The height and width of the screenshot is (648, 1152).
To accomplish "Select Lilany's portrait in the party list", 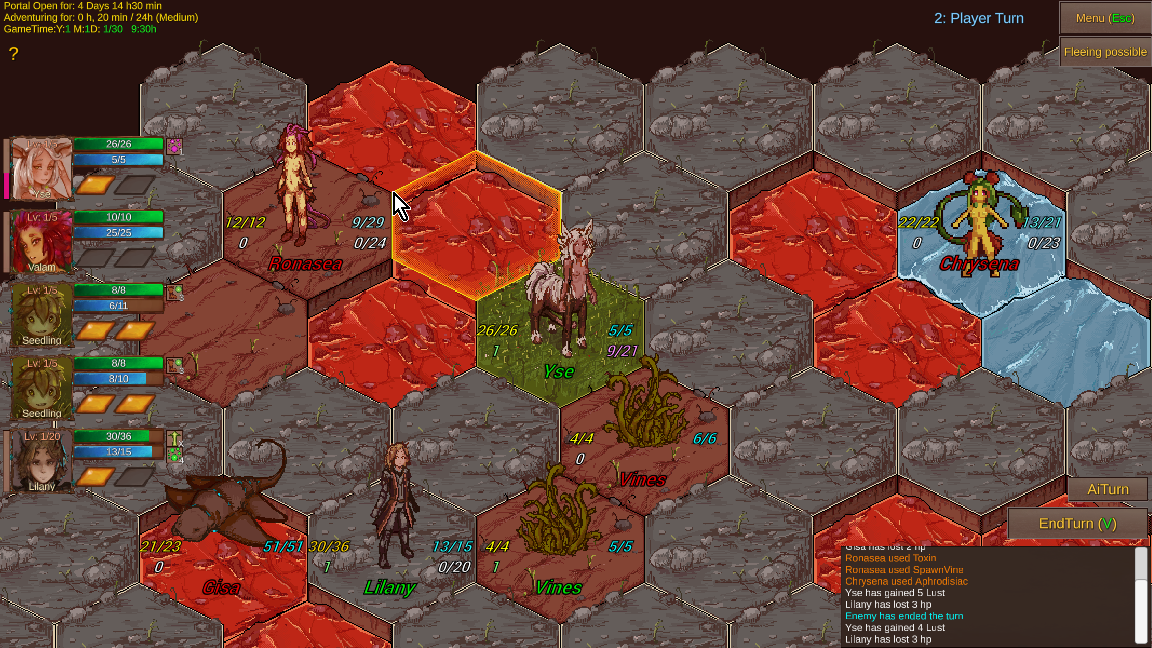I will pyautogui.click(x=41, y=461).
